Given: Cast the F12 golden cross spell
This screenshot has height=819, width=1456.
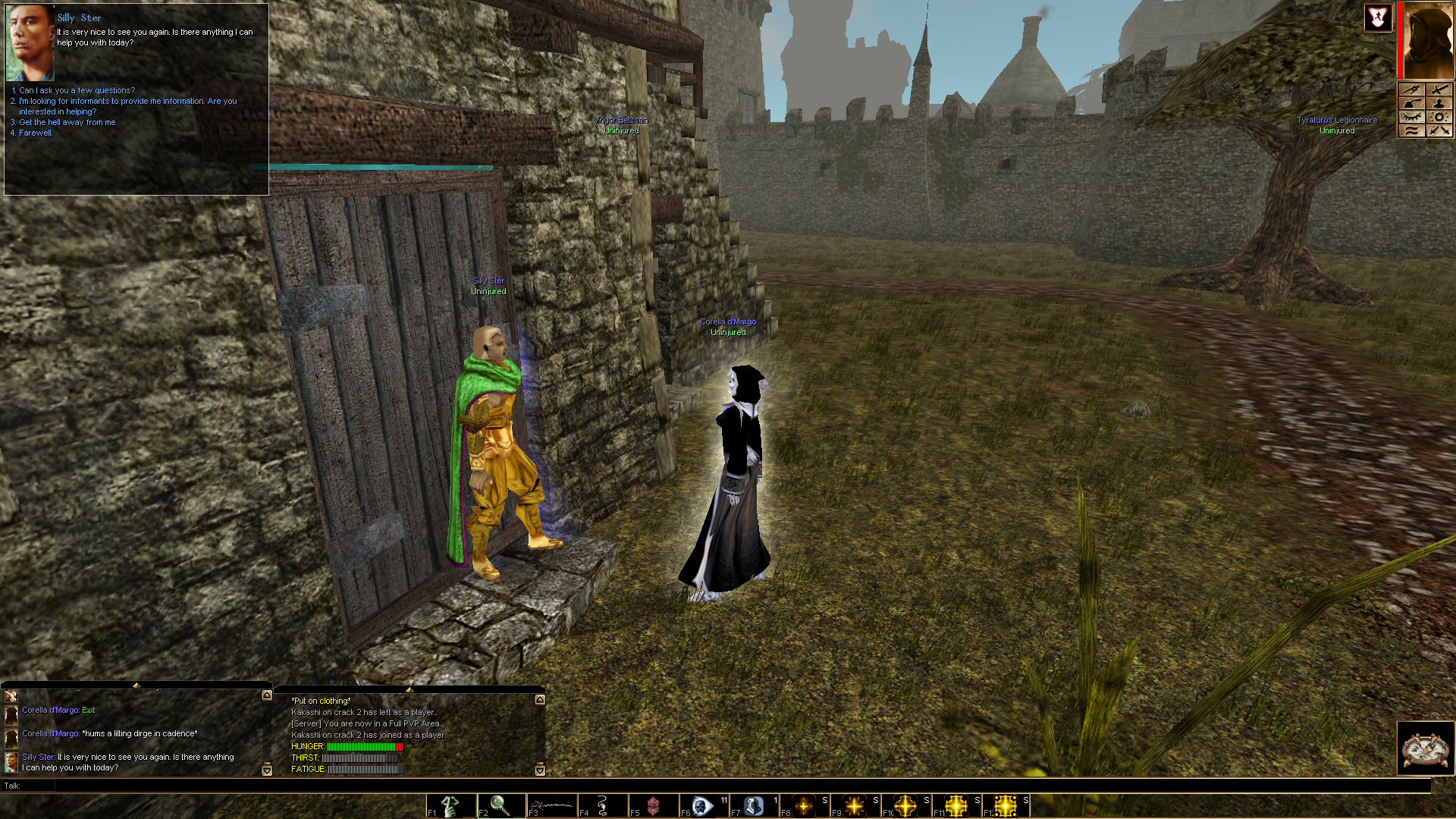Looking at the screenshot, I should (1007, 805).
